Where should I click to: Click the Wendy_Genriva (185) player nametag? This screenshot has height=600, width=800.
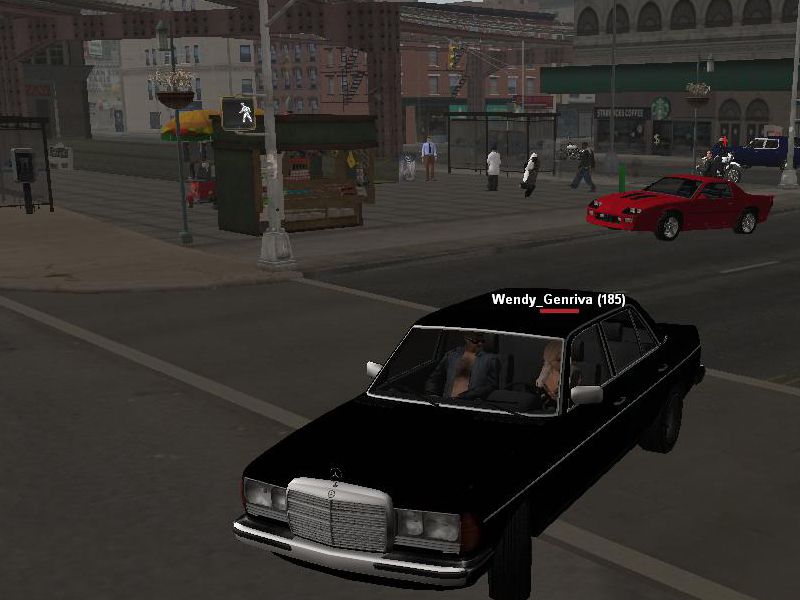[x=558, y=299]
